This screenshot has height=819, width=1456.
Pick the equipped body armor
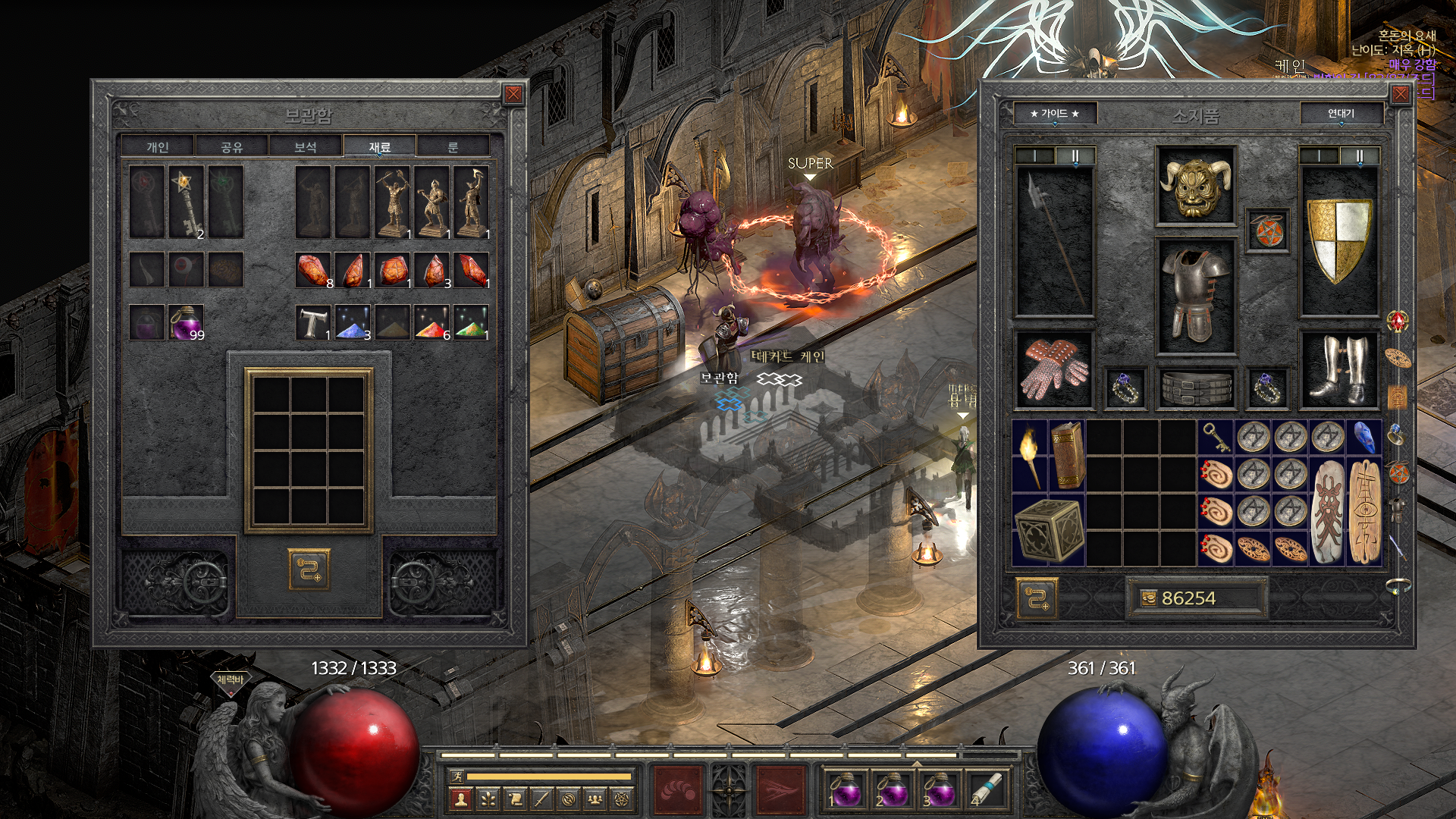(1195, 296)
